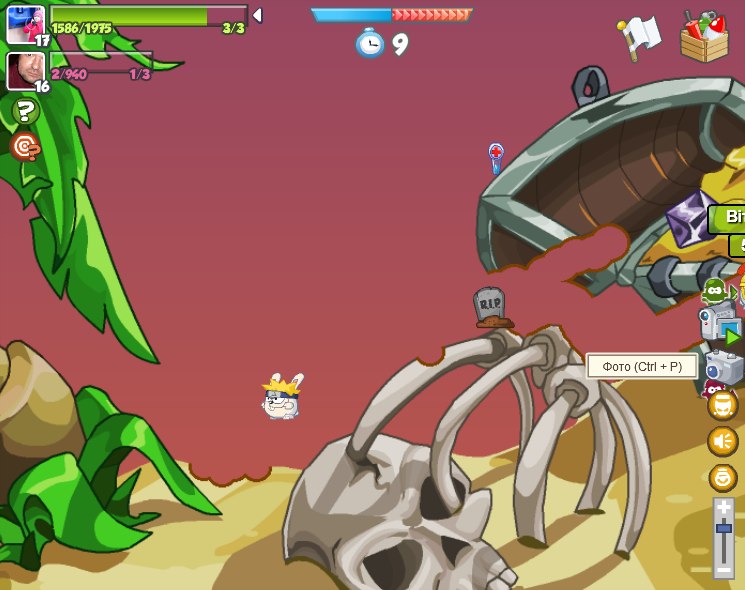Click the white surrender flag
The image size is (745, 590).
(640, 37)
